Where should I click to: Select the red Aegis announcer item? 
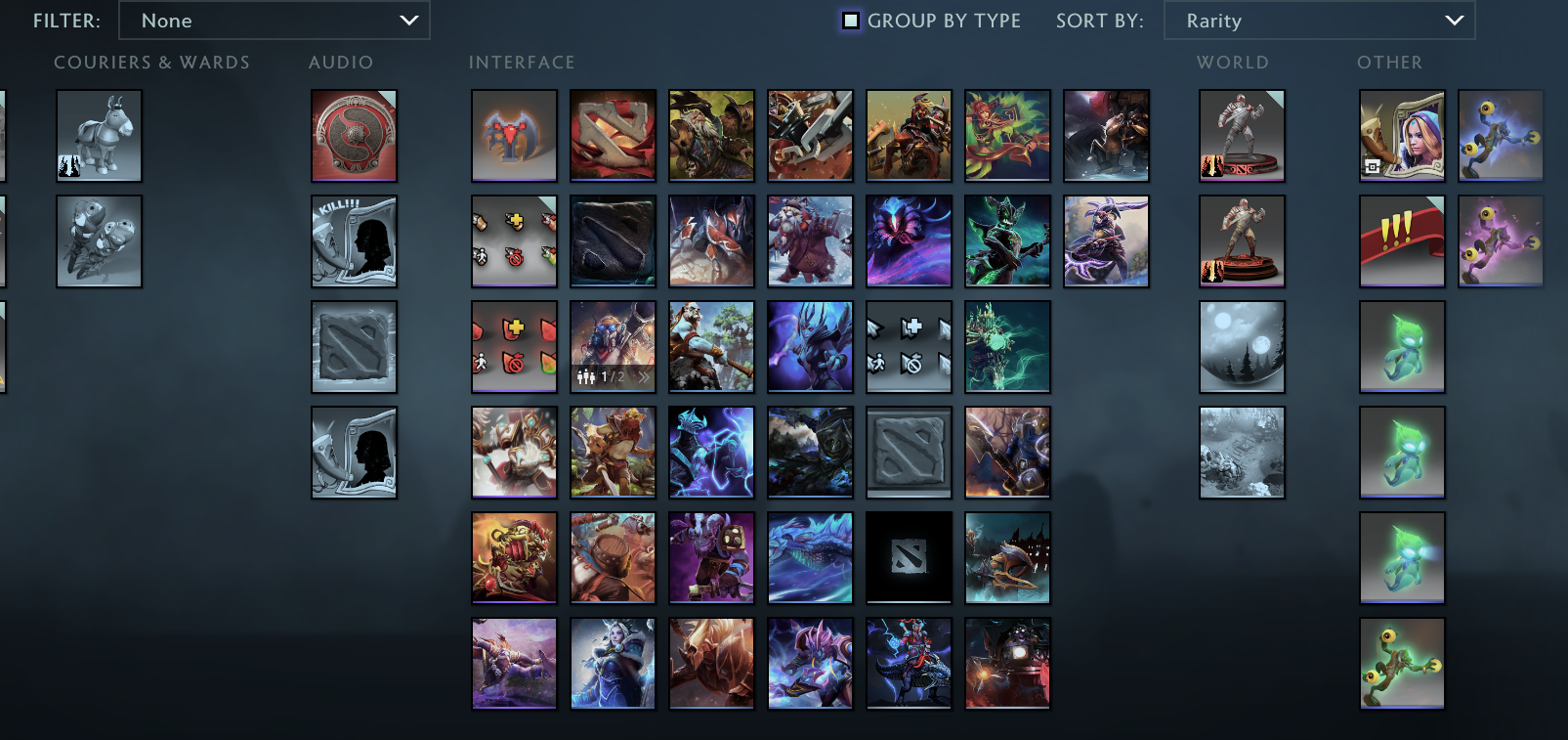[x=354, y=136]
